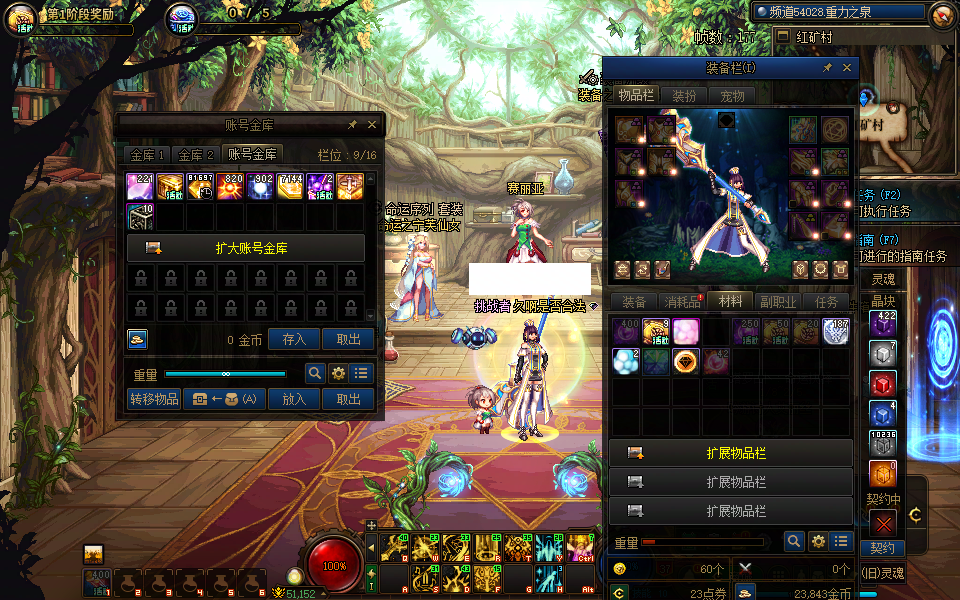Switch to the 金库 1 tab

point(147,155)
